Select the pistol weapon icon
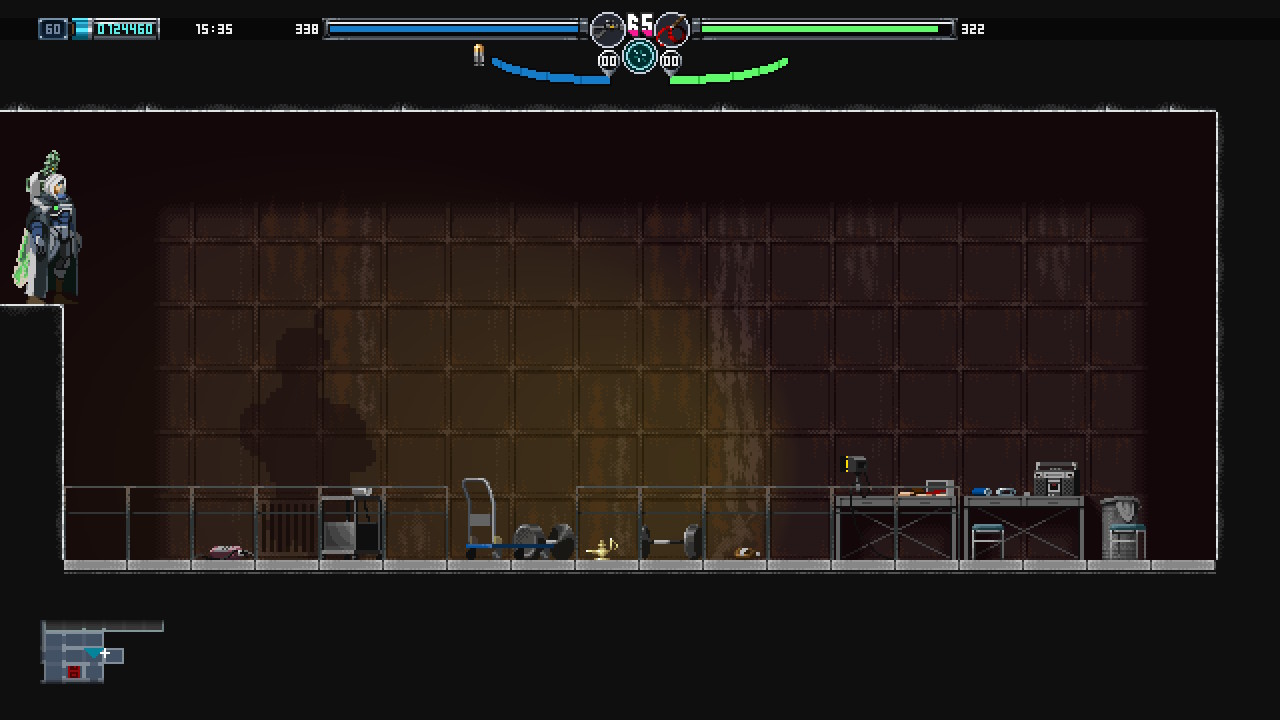Screen dimensions: 1280x720 [x=607, y=29]
